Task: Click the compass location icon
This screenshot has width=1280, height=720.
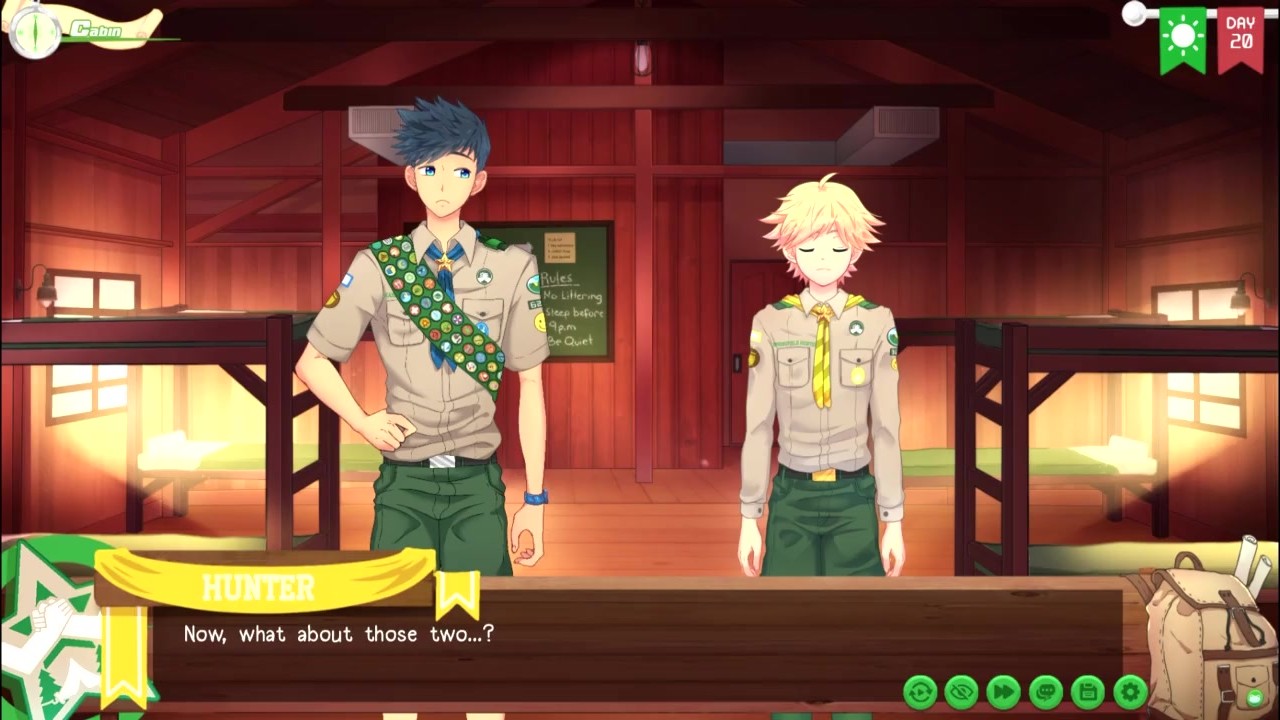Action: coord(34,30)
